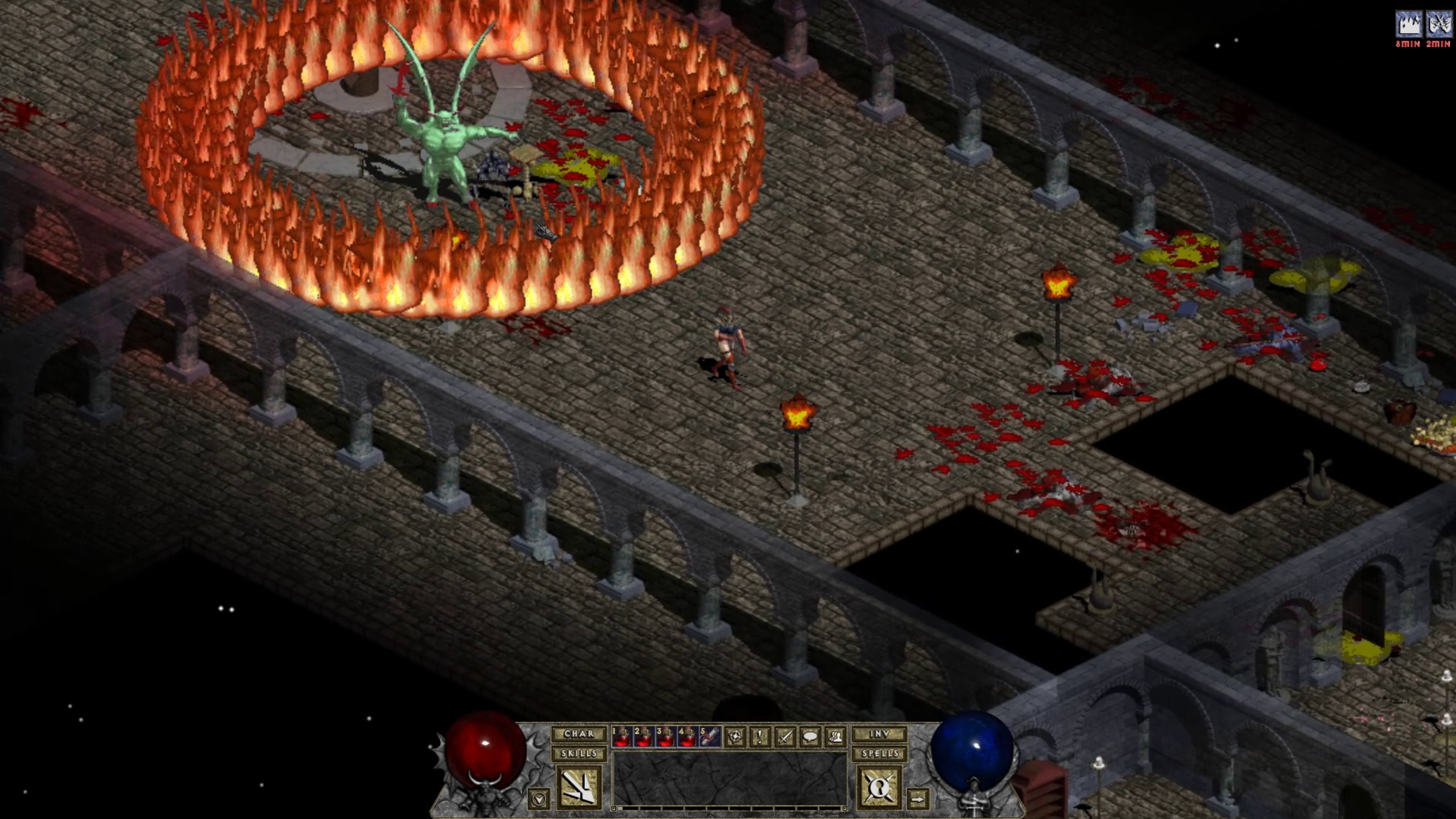1456x819 pixels.
Task: Click the flame buff icon with 8 min
Action: coord(1409,25)
